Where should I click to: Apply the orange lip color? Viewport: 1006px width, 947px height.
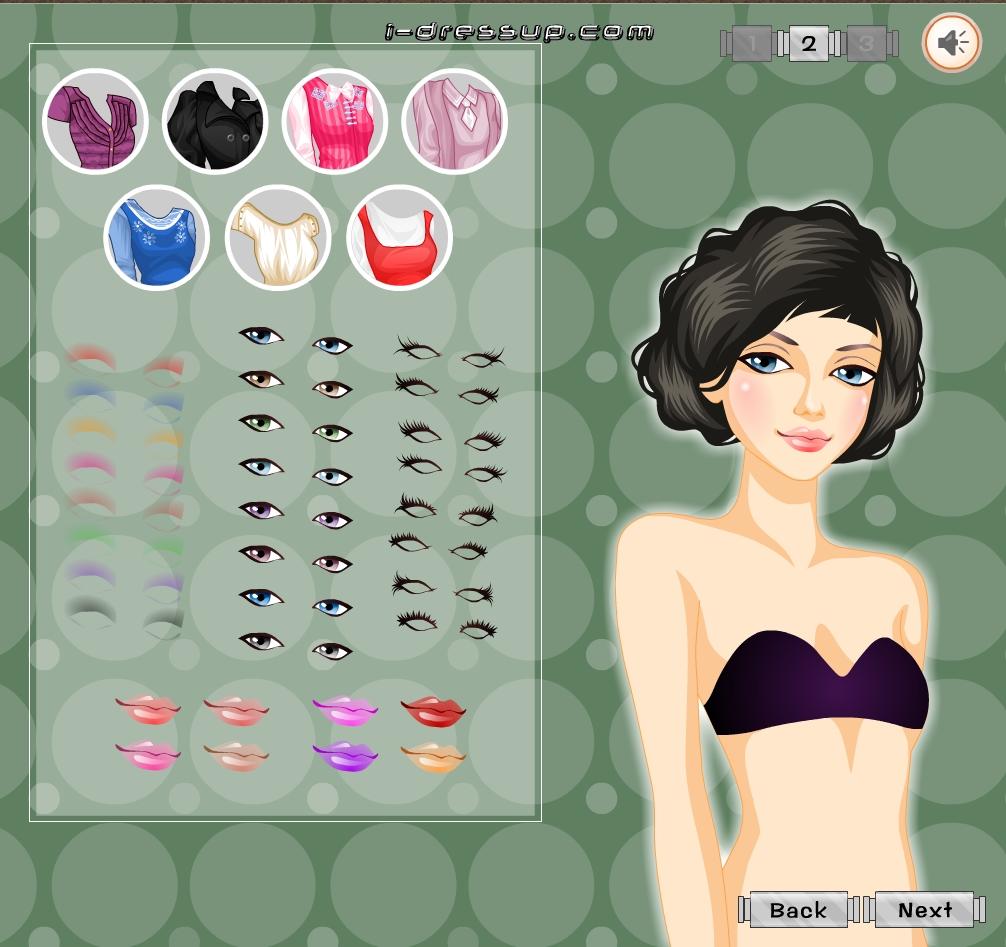click(433, 756)
